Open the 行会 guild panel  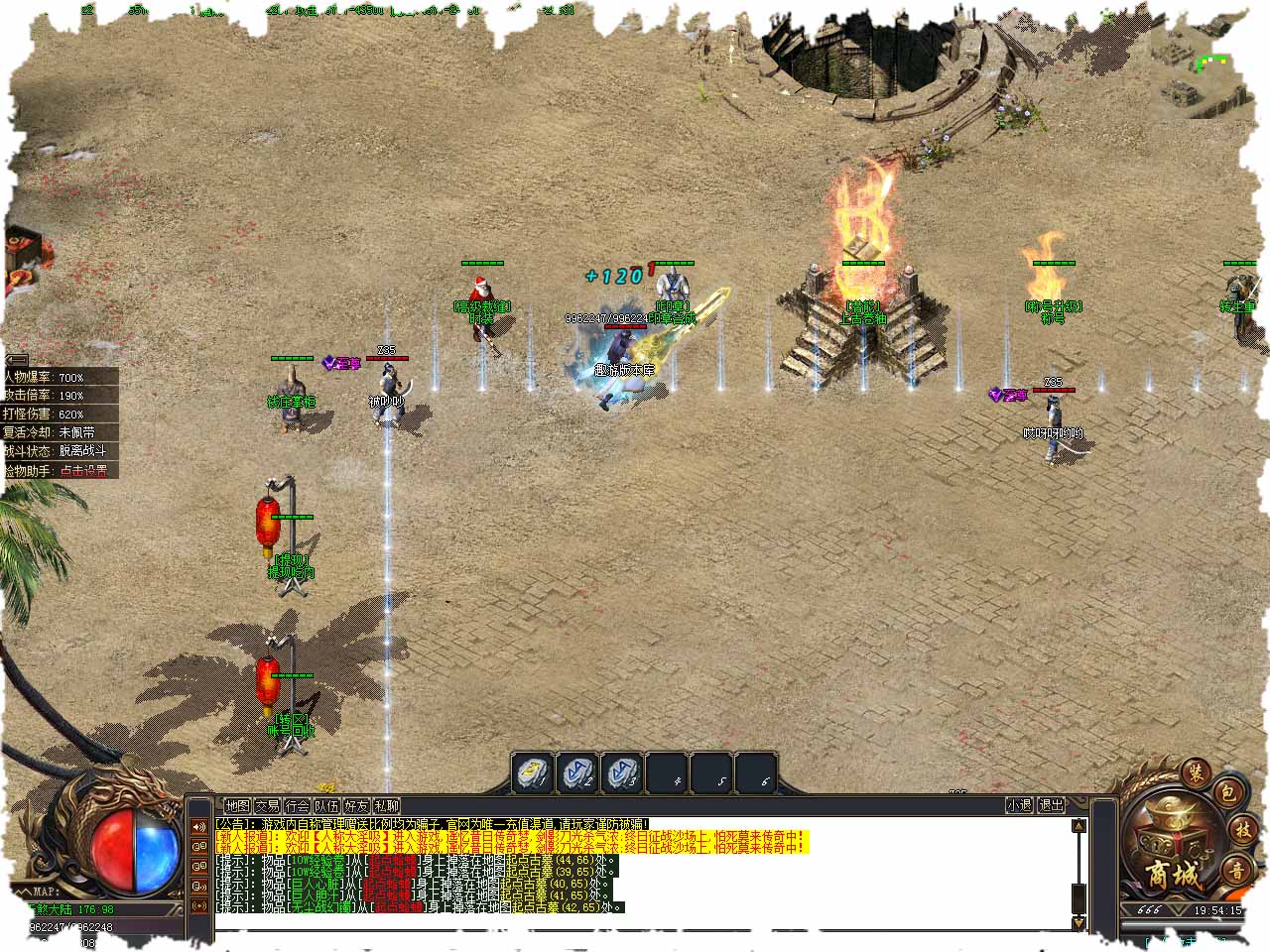tap(297, 806)
